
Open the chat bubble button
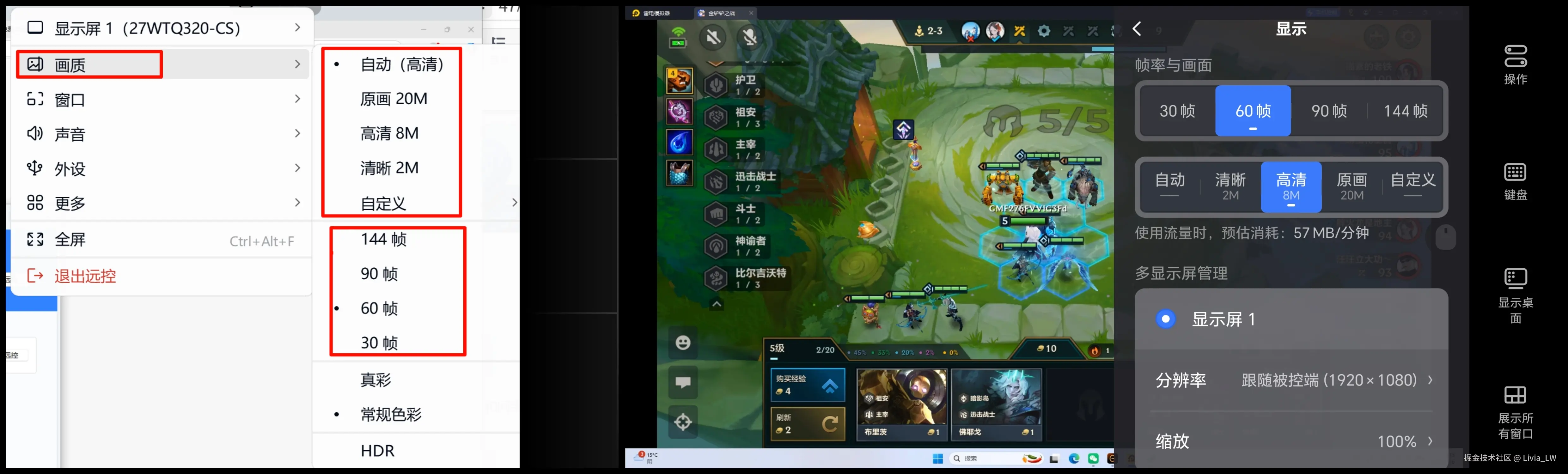683,383
